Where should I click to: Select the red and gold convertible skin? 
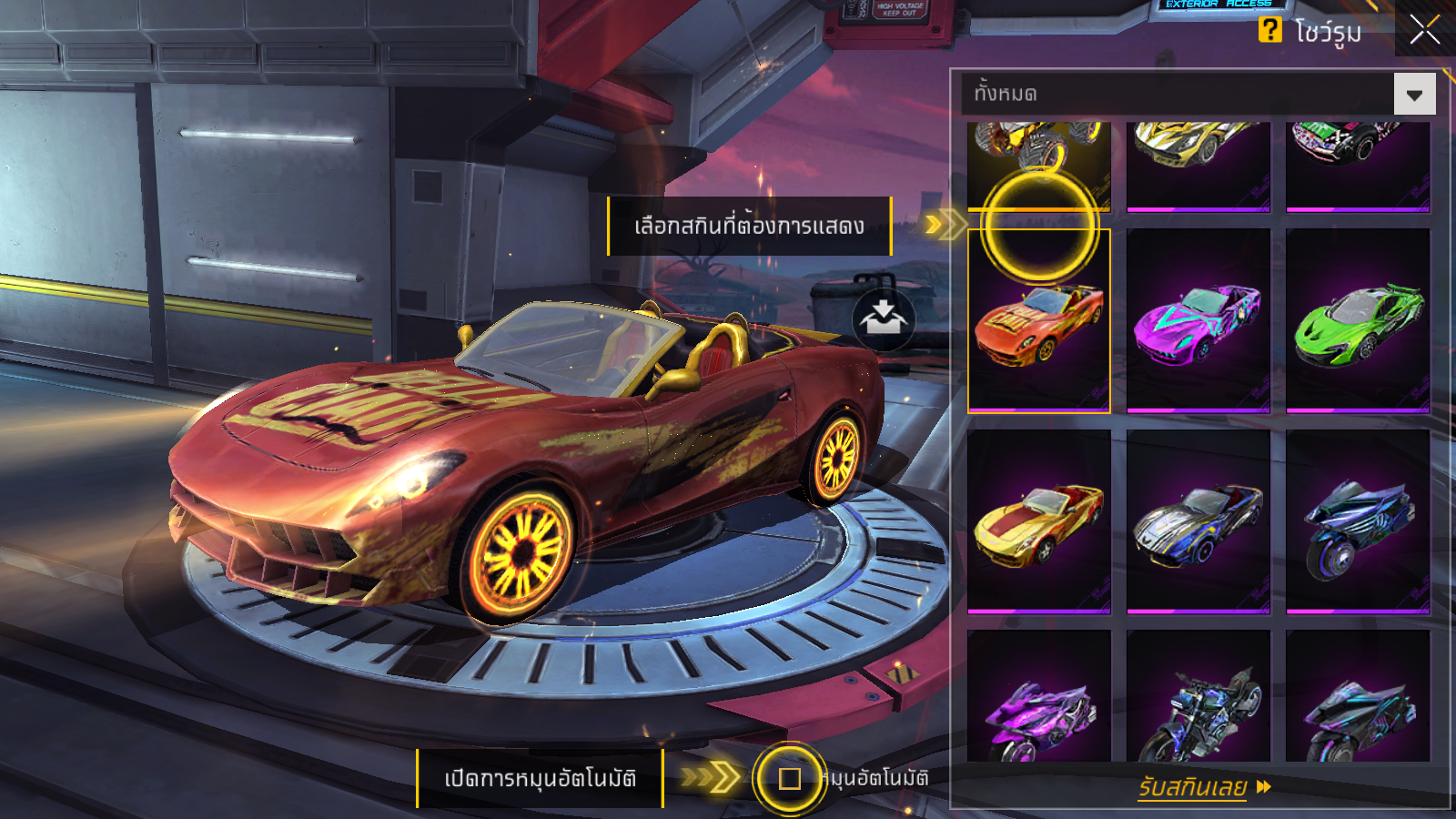tap(1038, 322)
